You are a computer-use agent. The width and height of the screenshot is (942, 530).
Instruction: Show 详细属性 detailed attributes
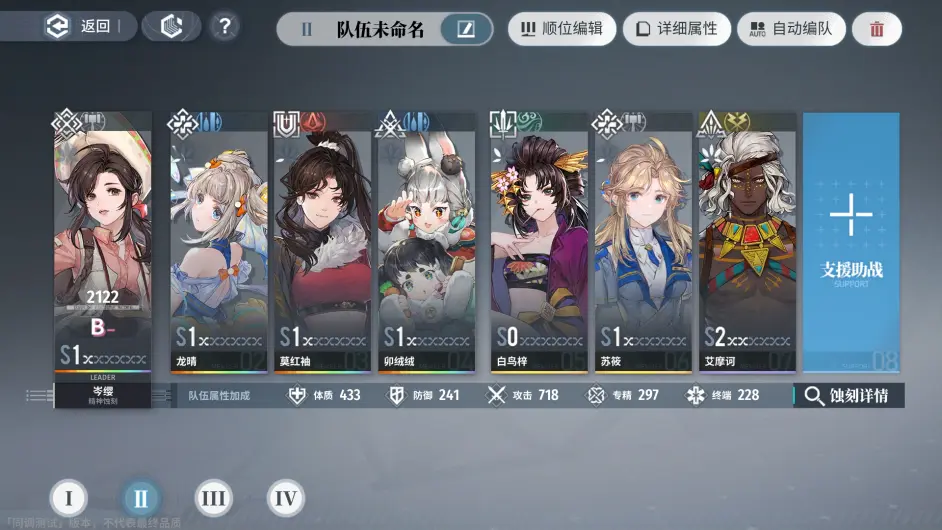677,29
